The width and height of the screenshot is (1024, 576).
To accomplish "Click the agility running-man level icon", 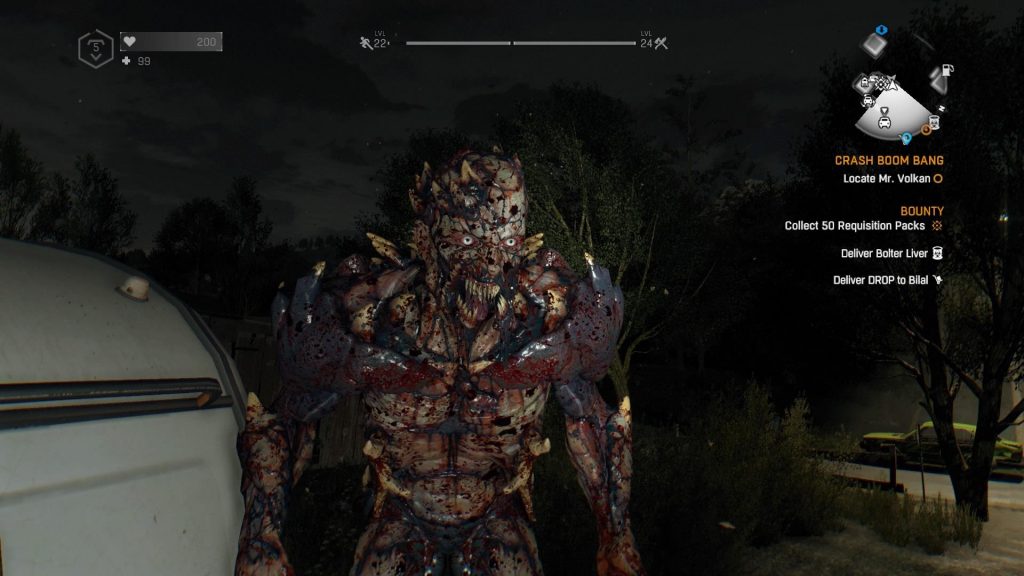I will click(x=366, y=43).
